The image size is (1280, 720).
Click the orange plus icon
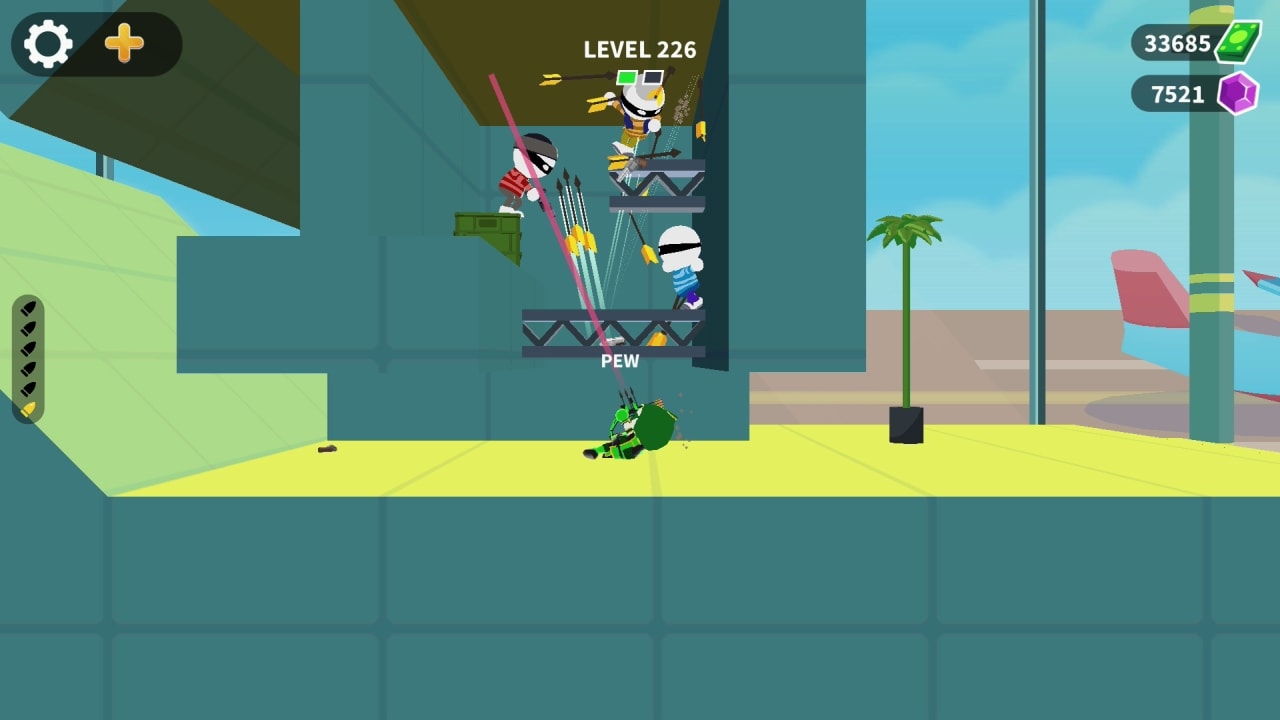[x=122, y=44]
